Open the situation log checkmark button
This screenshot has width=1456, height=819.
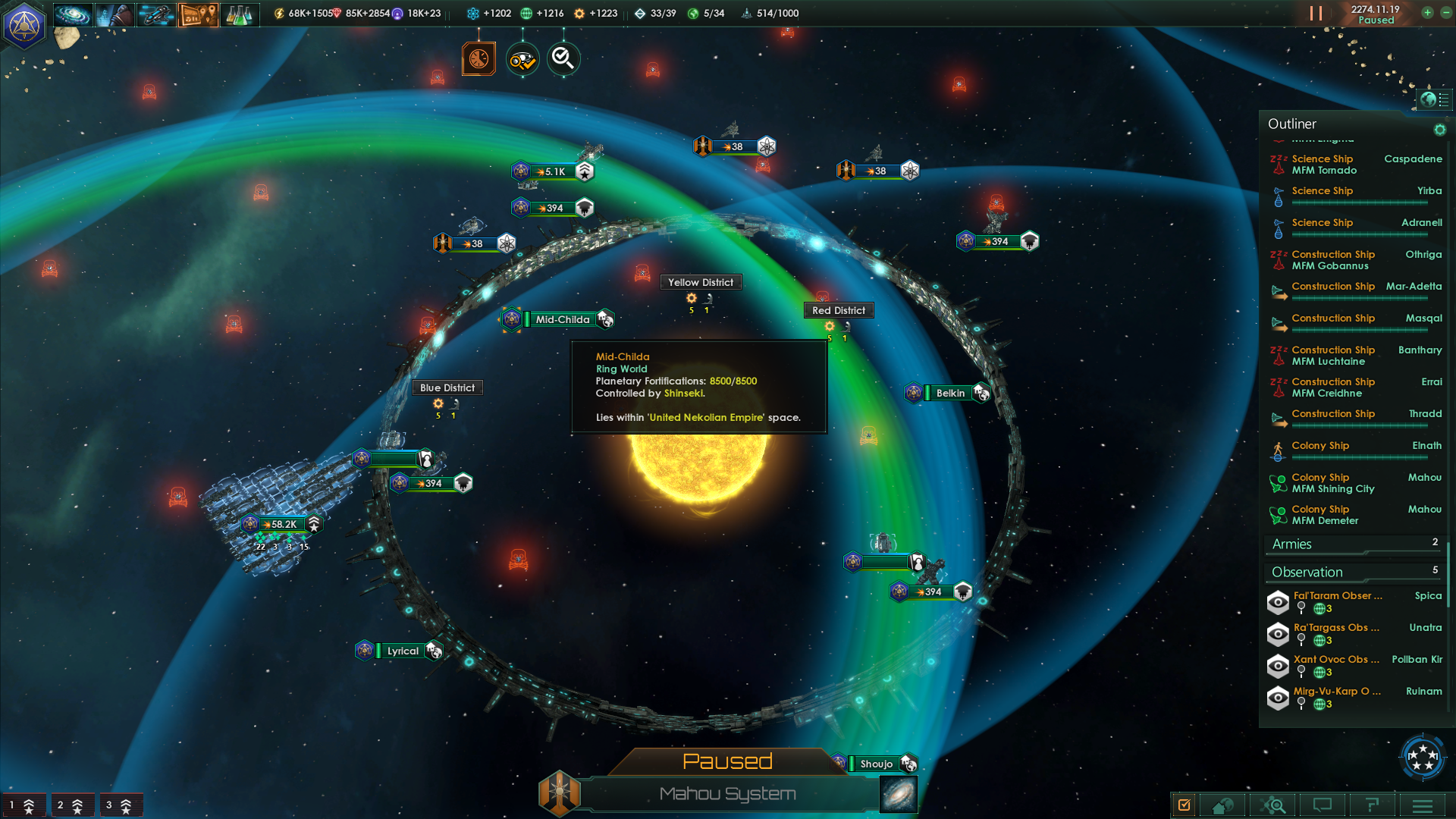(x=1184, y=805)
